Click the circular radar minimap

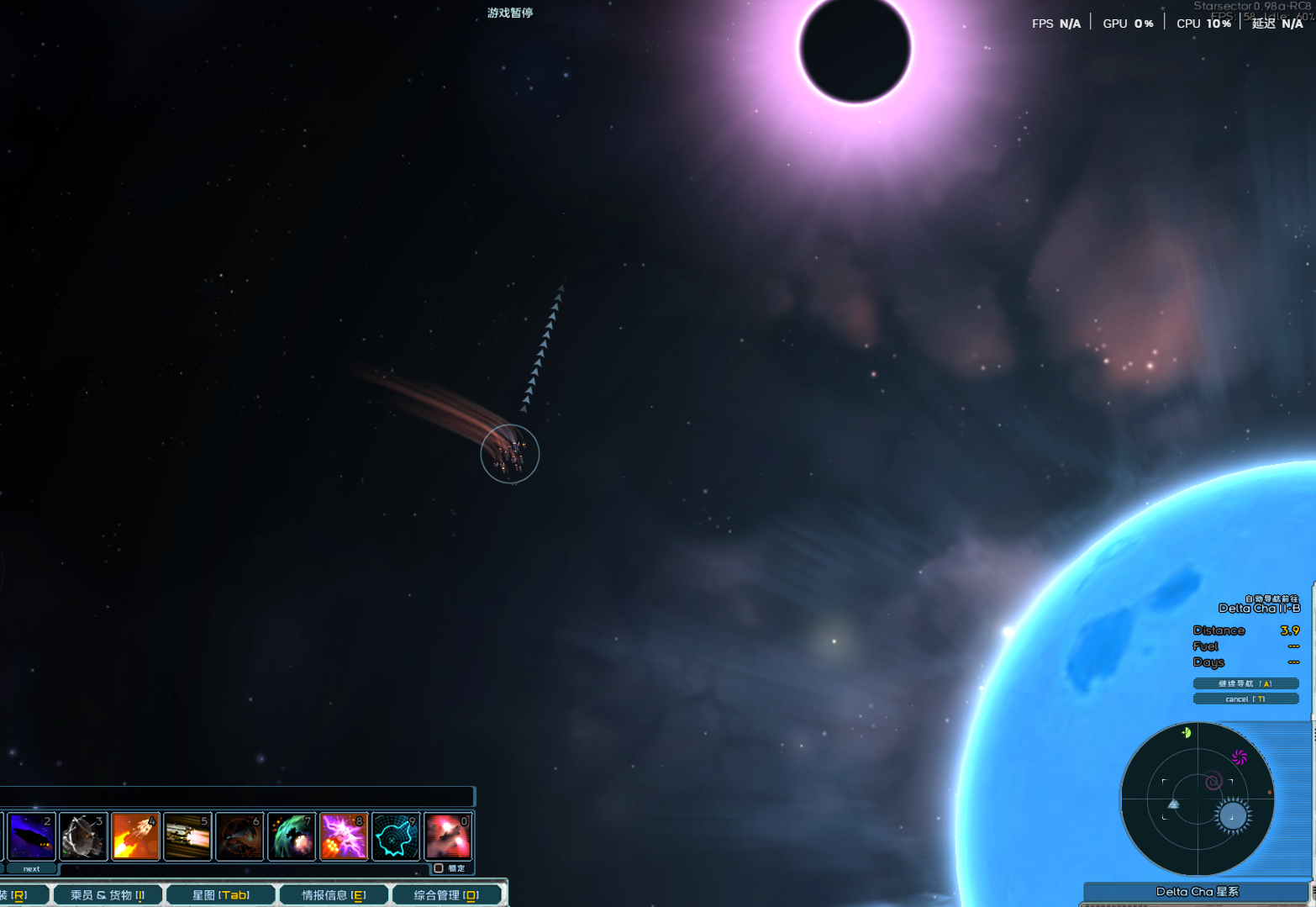point(1197,799)
